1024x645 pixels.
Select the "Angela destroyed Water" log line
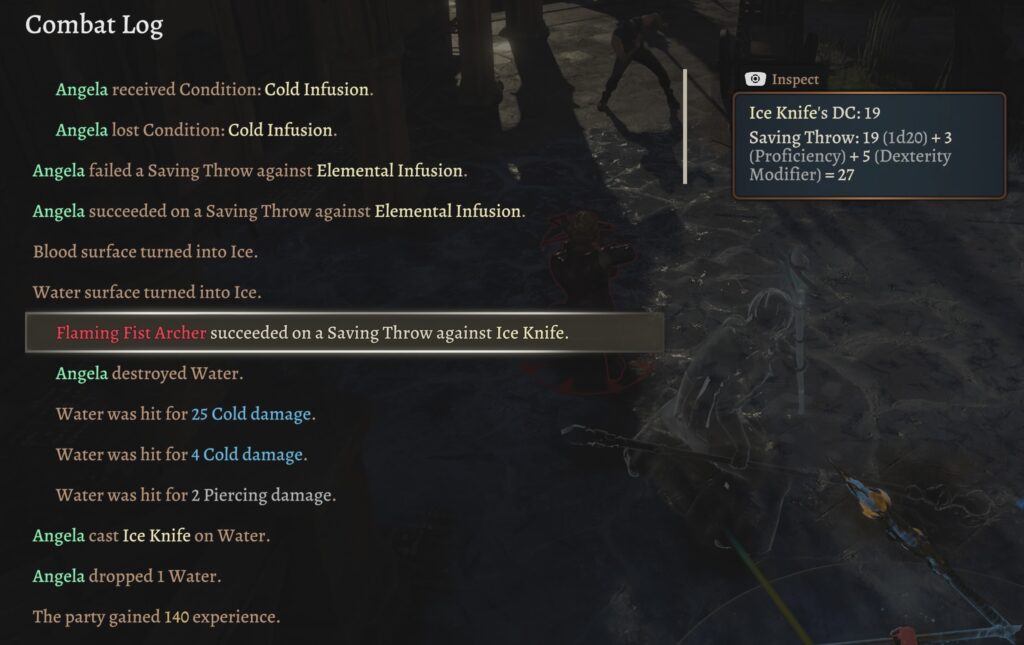pos(150,374)
